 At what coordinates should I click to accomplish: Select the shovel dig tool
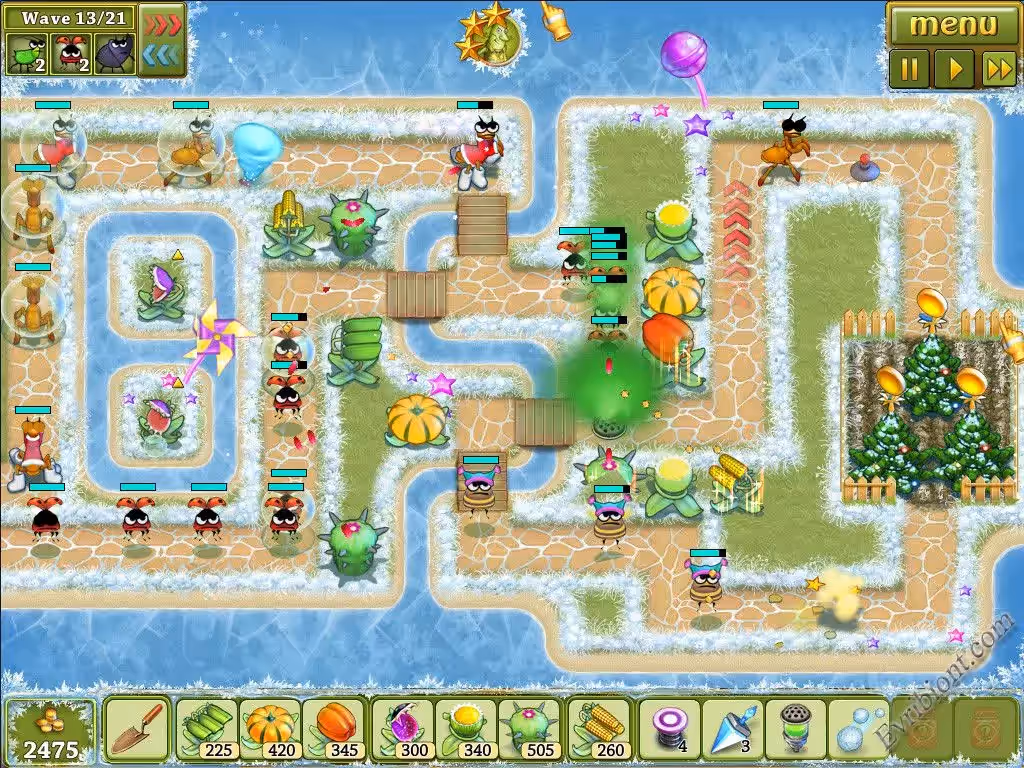(x=137, y=729)
